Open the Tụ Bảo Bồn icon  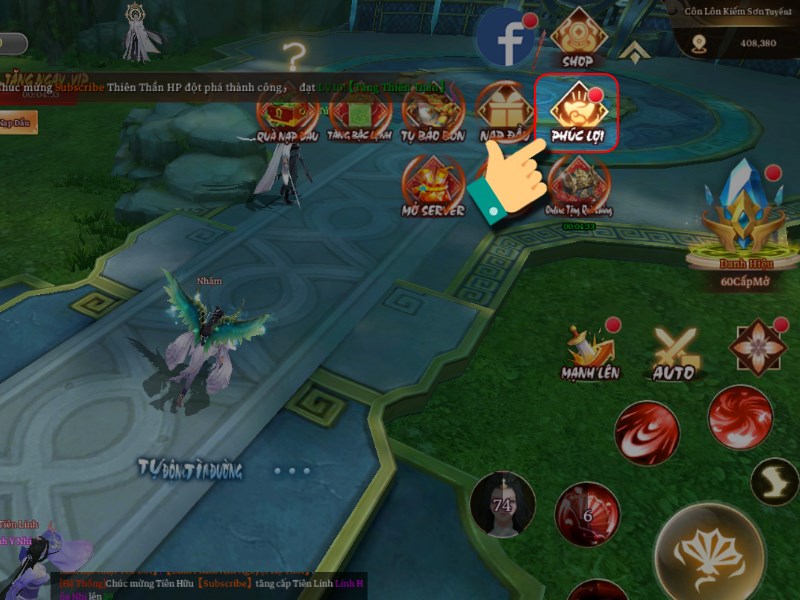click(430, 112)
